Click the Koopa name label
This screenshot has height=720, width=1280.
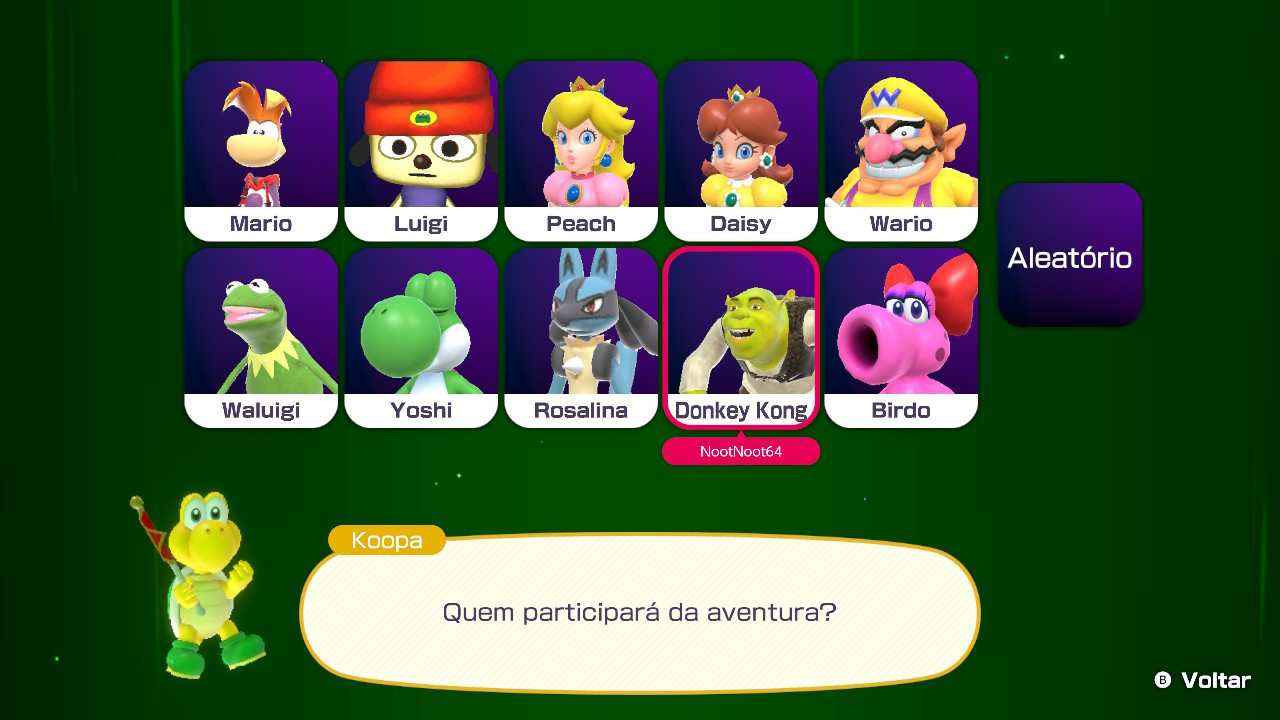[386, 540]
